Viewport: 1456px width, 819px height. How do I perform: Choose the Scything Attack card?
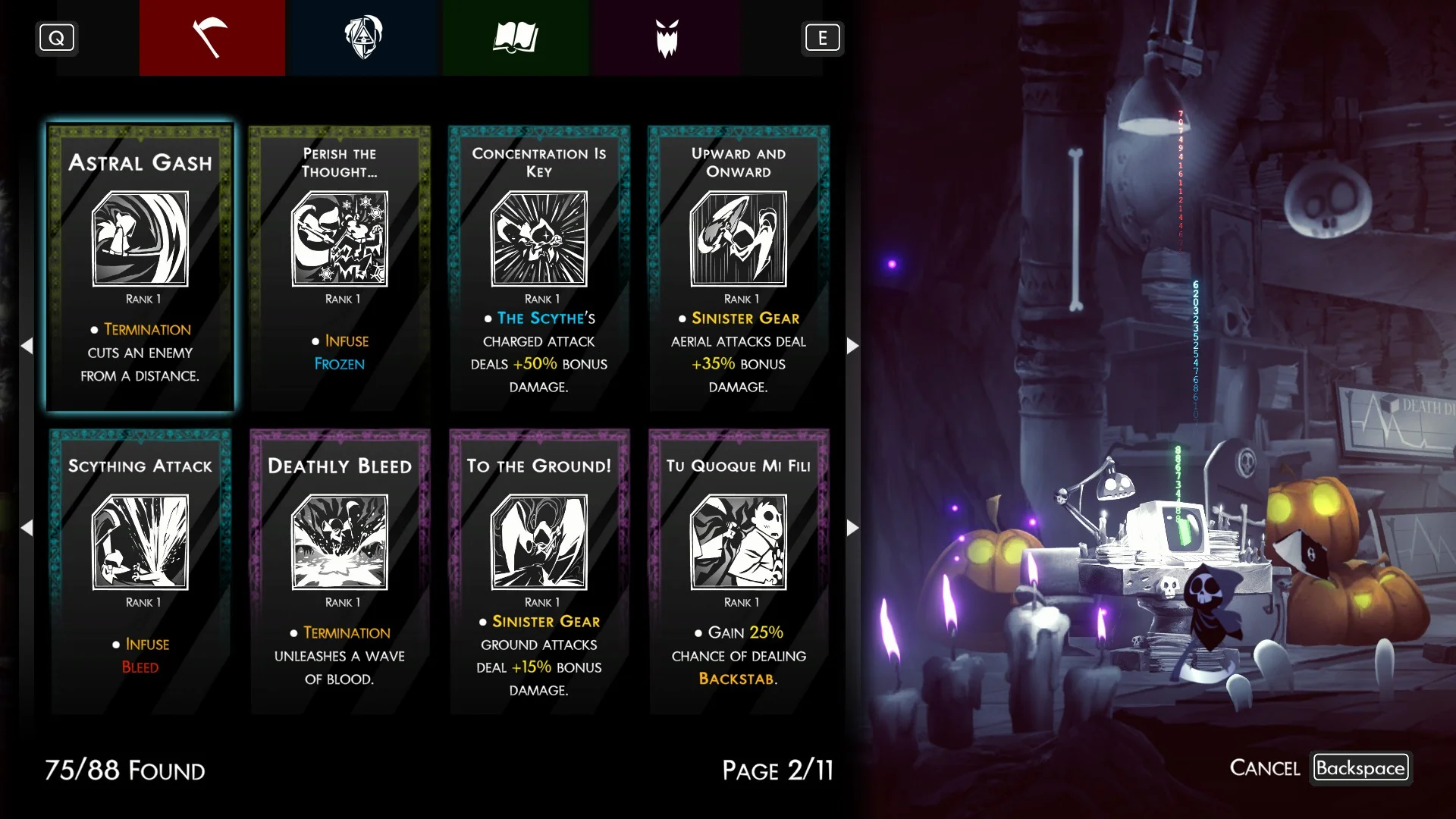tap(140, 570)
